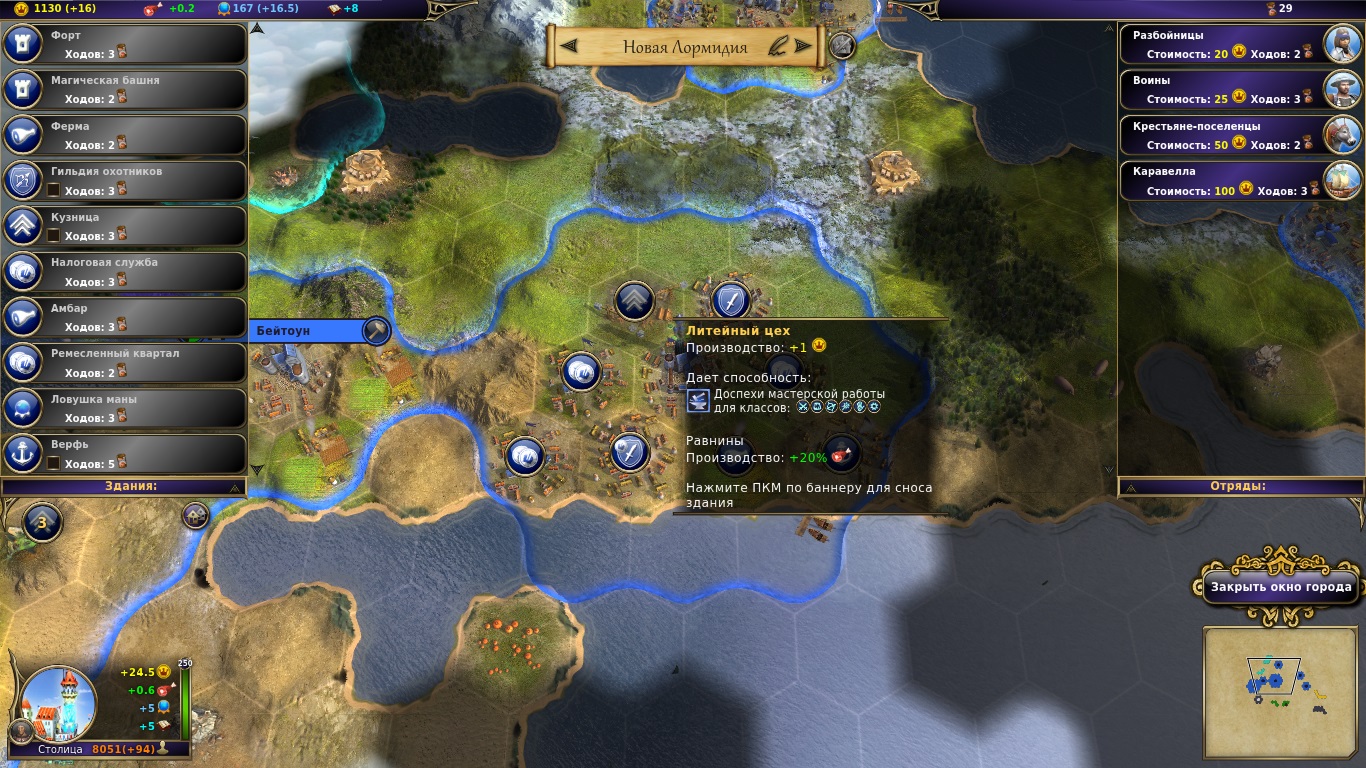Choose Гильдия охотников from building list
This screenshot has width=1366, height=768.
pos(125,180)
